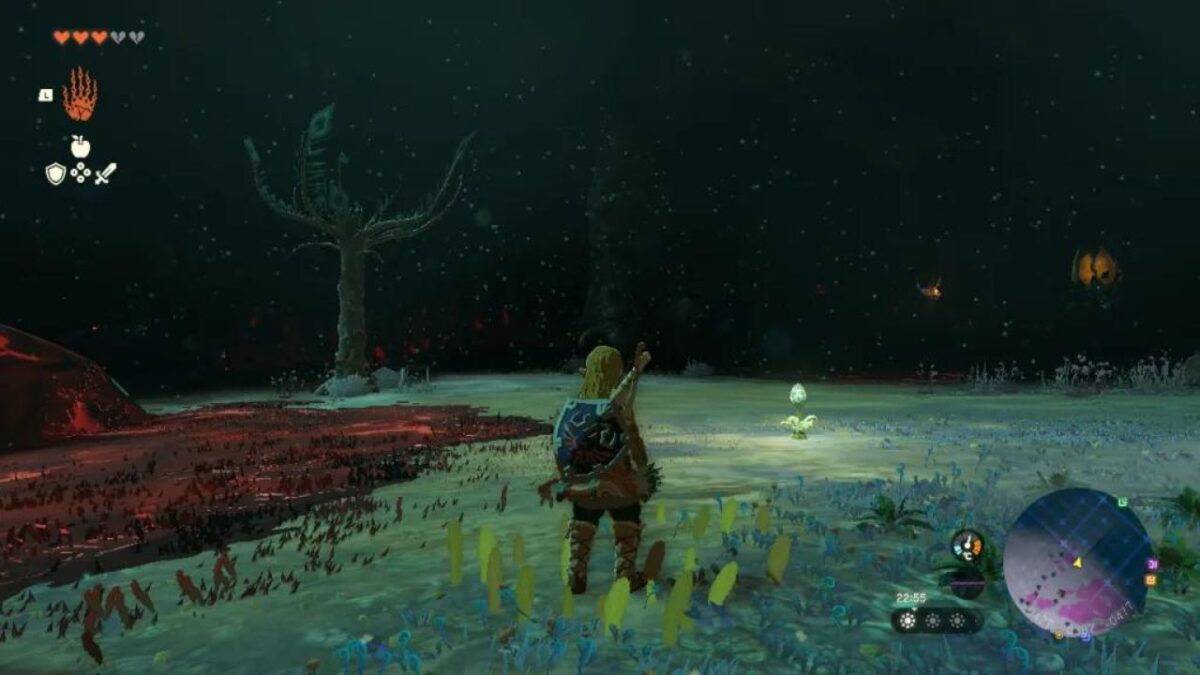Select the purple marker on the minimap edge
1200x675 pixels.
(x=1153, y=564)
